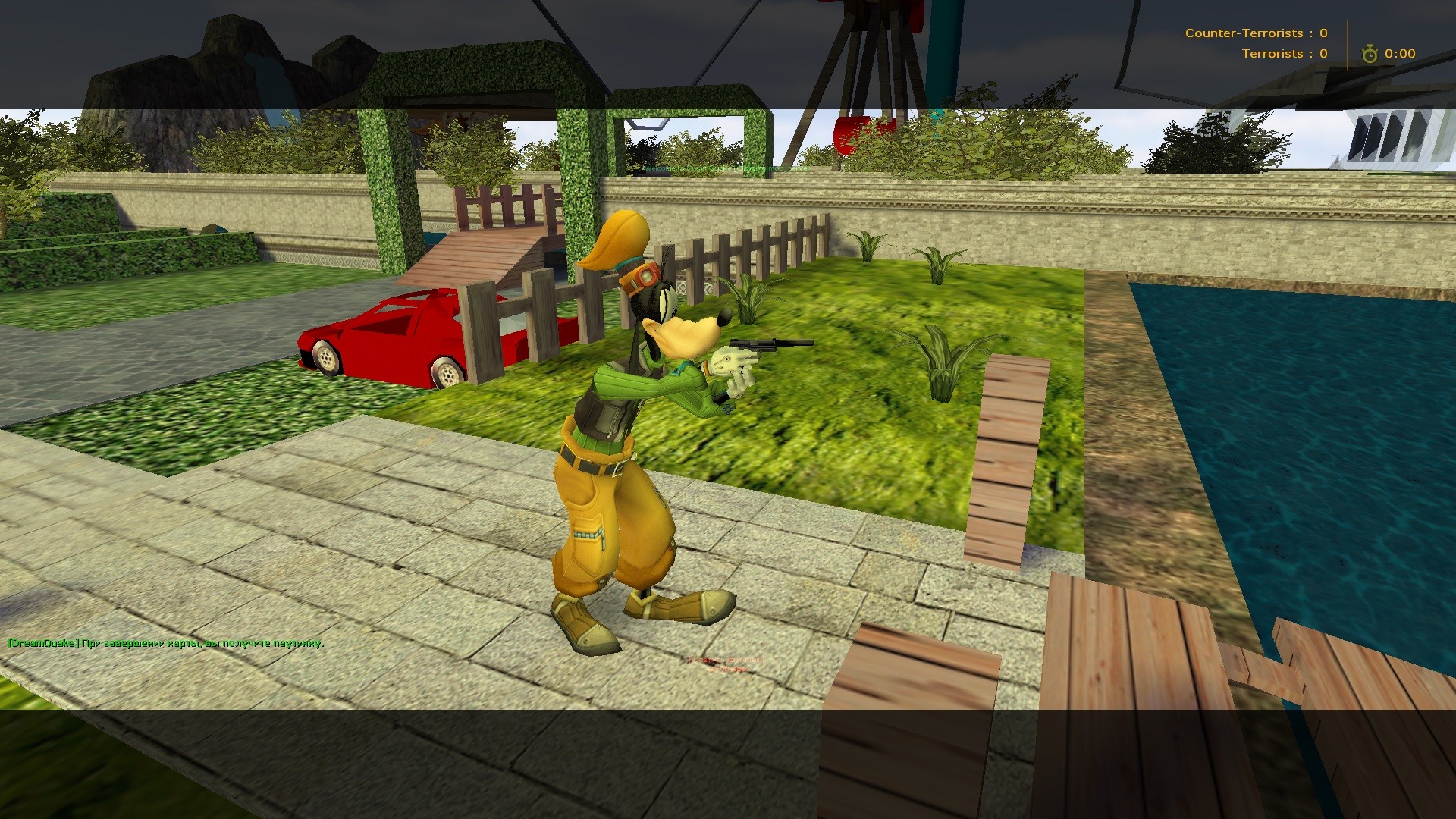Click the yellow HUD divider bar

pyautogui.click(x=1348, y=43)
